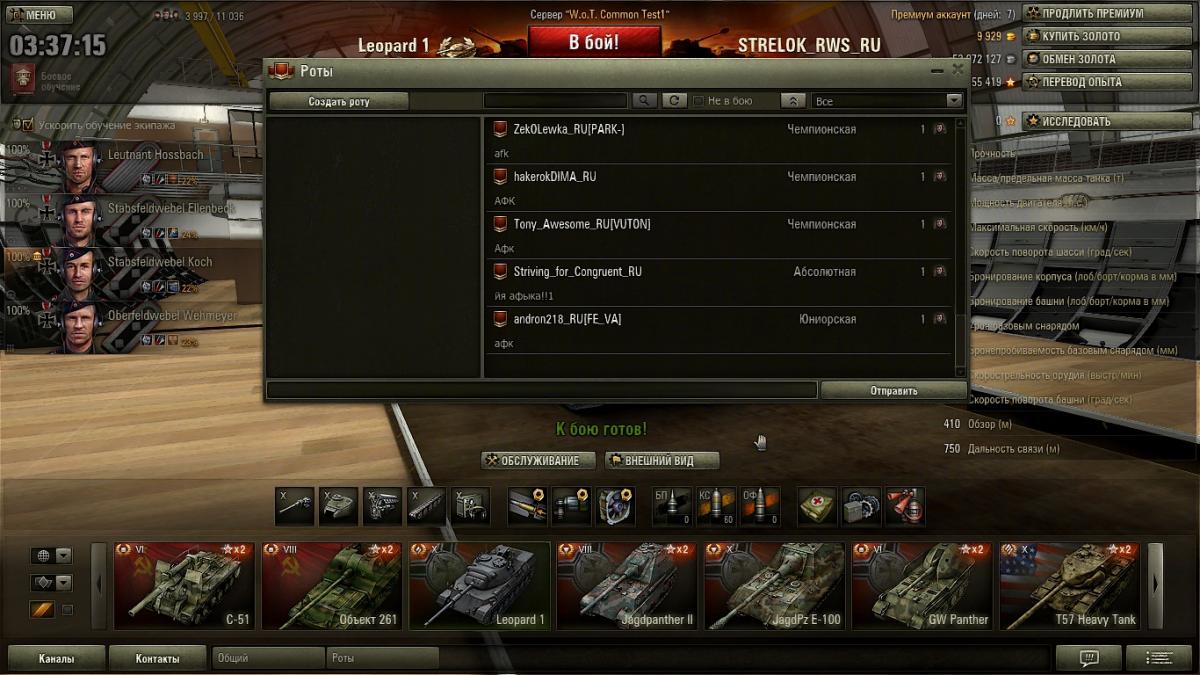The height and width of the screenshot is (675, 1200).
Task: Select the T57 Heavy Tank
Action: 1069,586
